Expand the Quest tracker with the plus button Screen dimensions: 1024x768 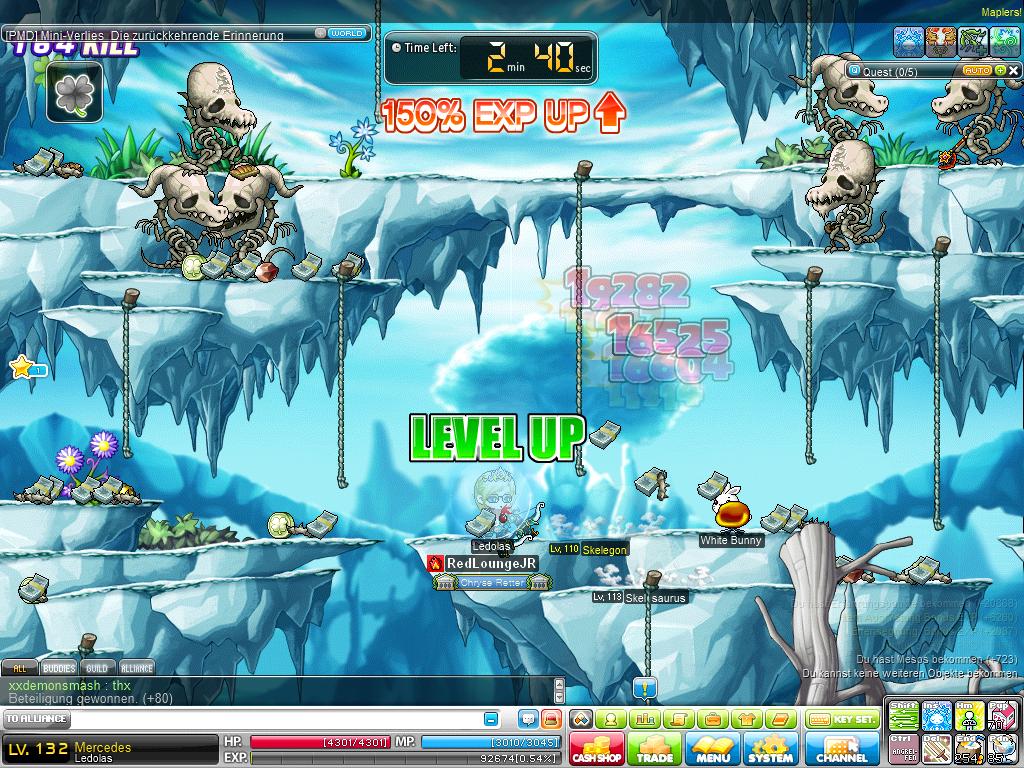[x=999, y=71]
